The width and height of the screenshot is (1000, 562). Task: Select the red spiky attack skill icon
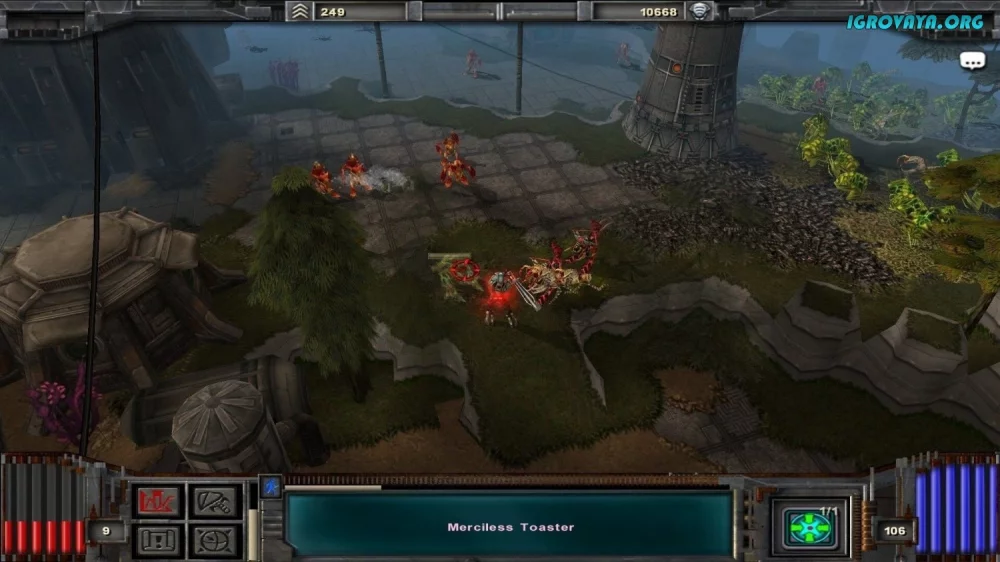point(158,501)
